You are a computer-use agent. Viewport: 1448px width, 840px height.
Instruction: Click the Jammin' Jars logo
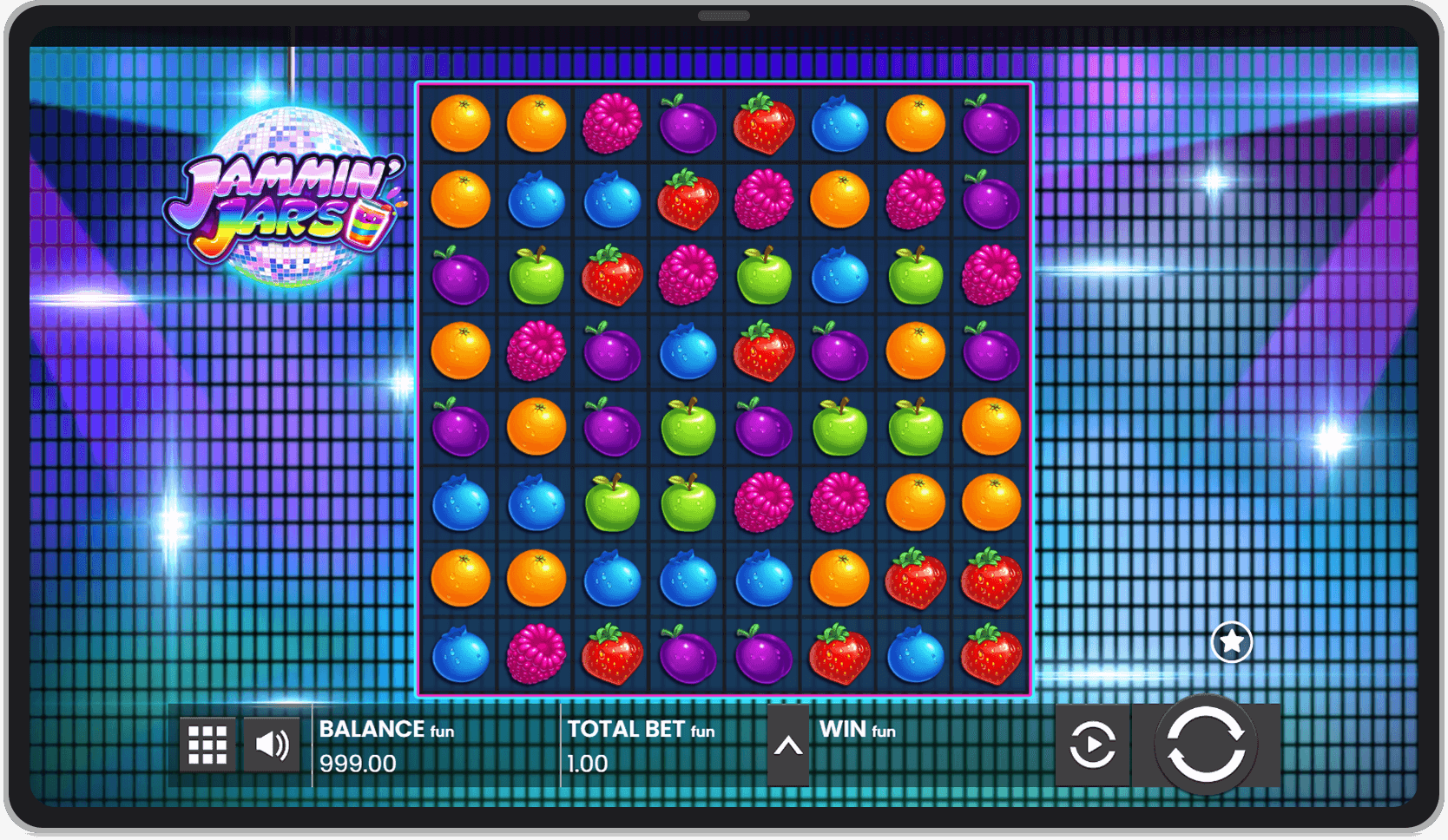pos(285,204)
